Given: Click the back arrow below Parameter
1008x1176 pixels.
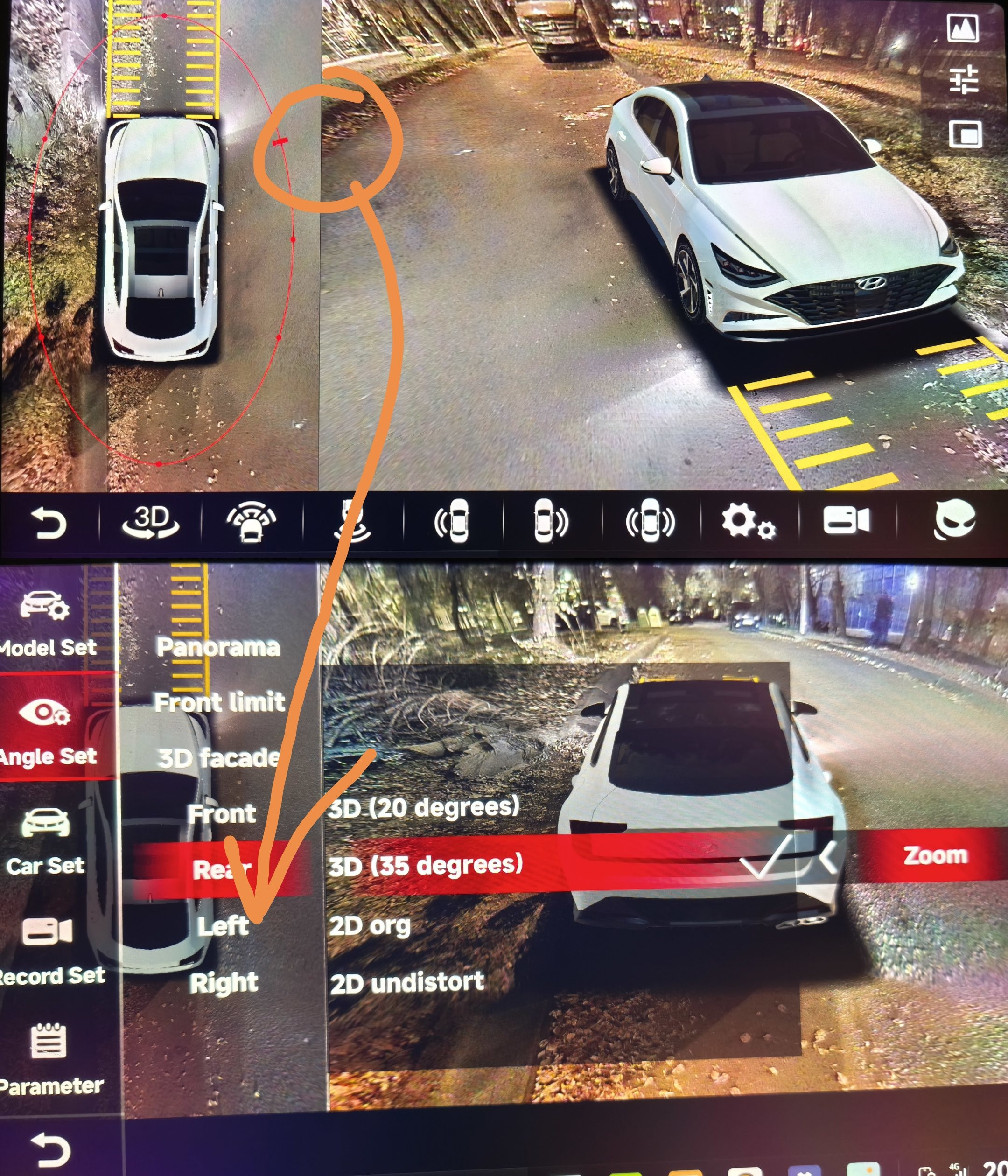Looking at the screenshot, I should coord(51,1150).
